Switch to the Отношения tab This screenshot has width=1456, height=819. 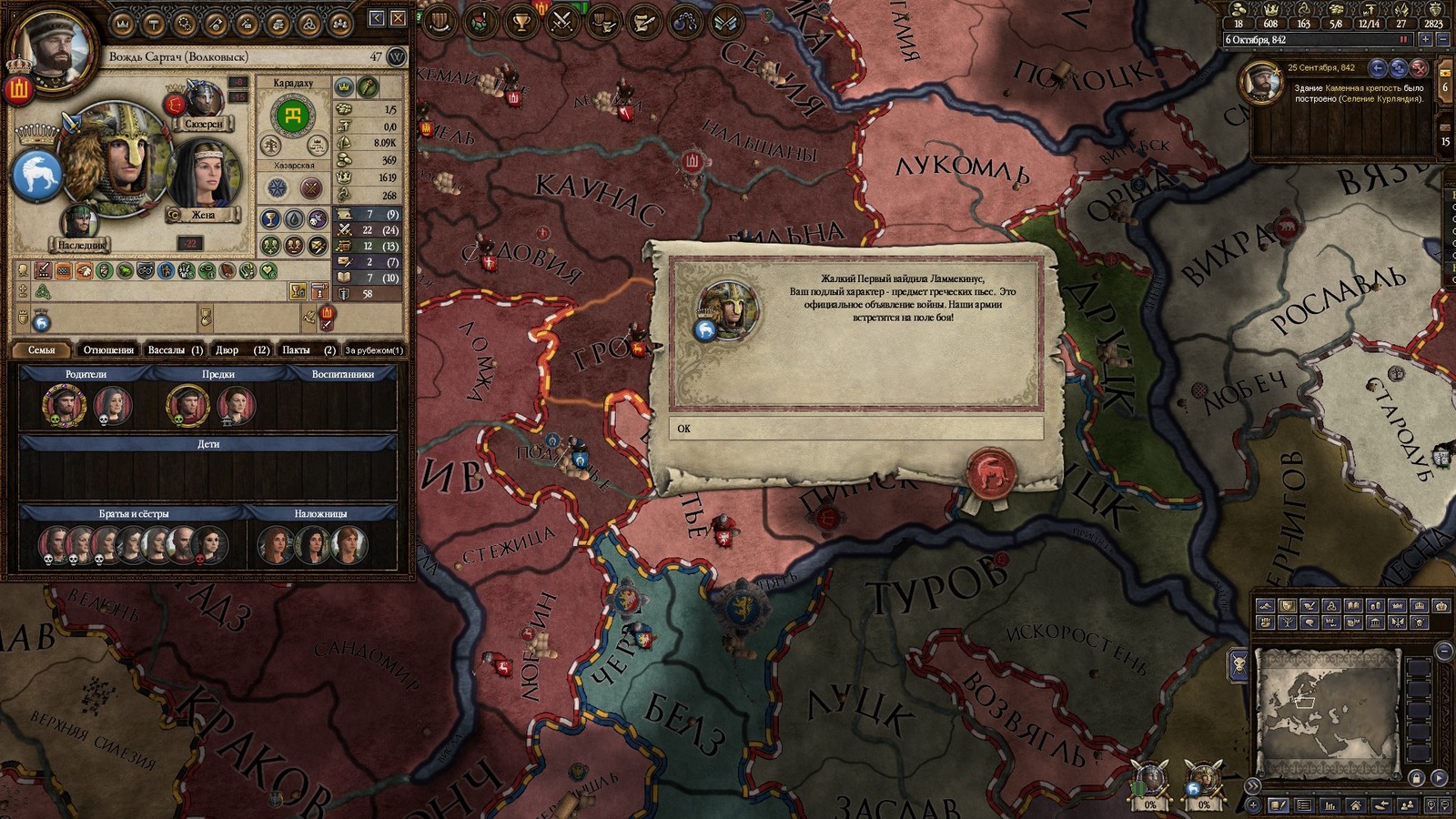pyautogui.click(x=108, y=349)
